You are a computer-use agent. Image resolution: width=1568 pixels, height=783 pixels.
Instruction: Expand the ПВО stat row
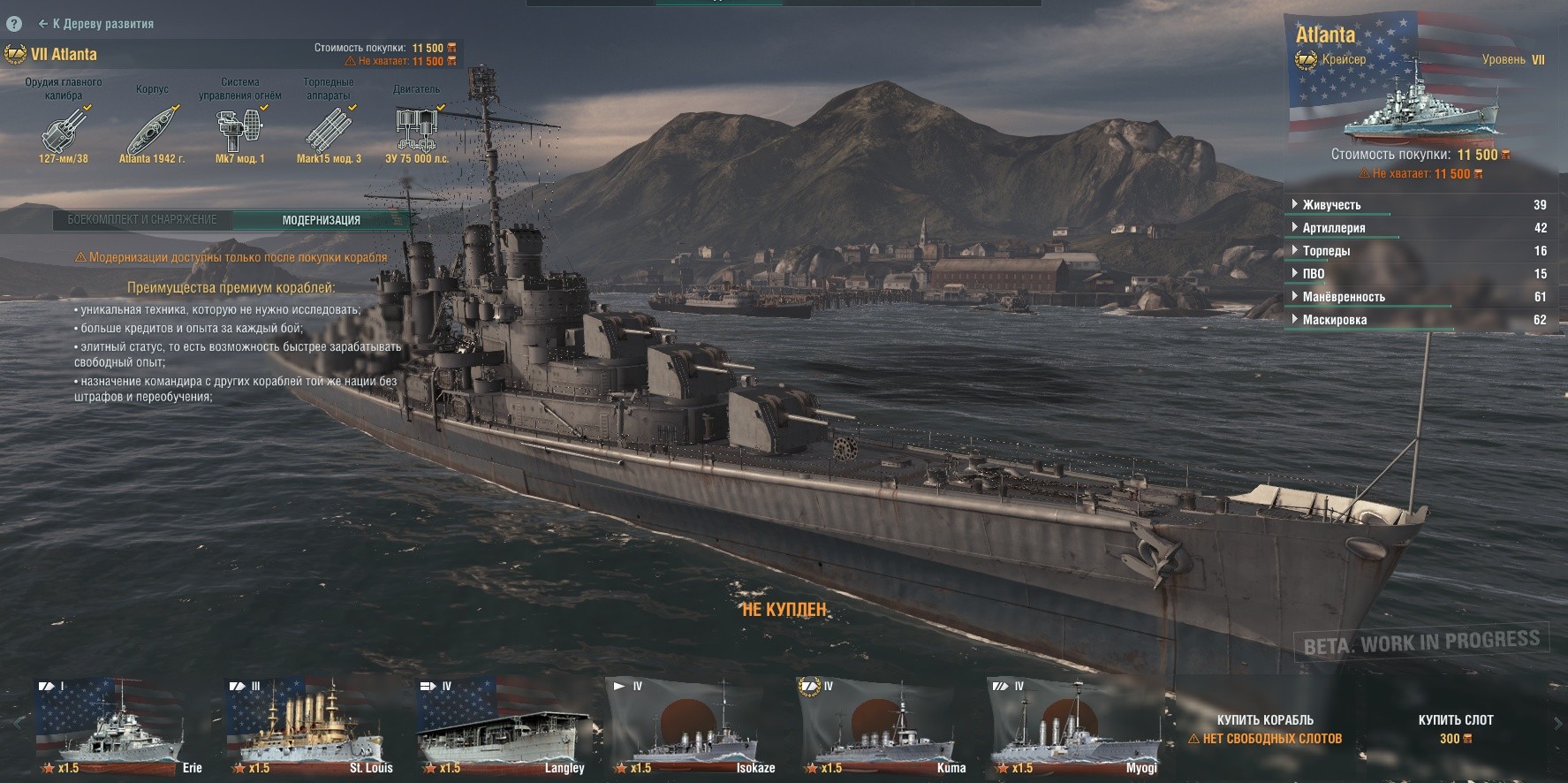pyautogui.click(x=1313, y=274)
